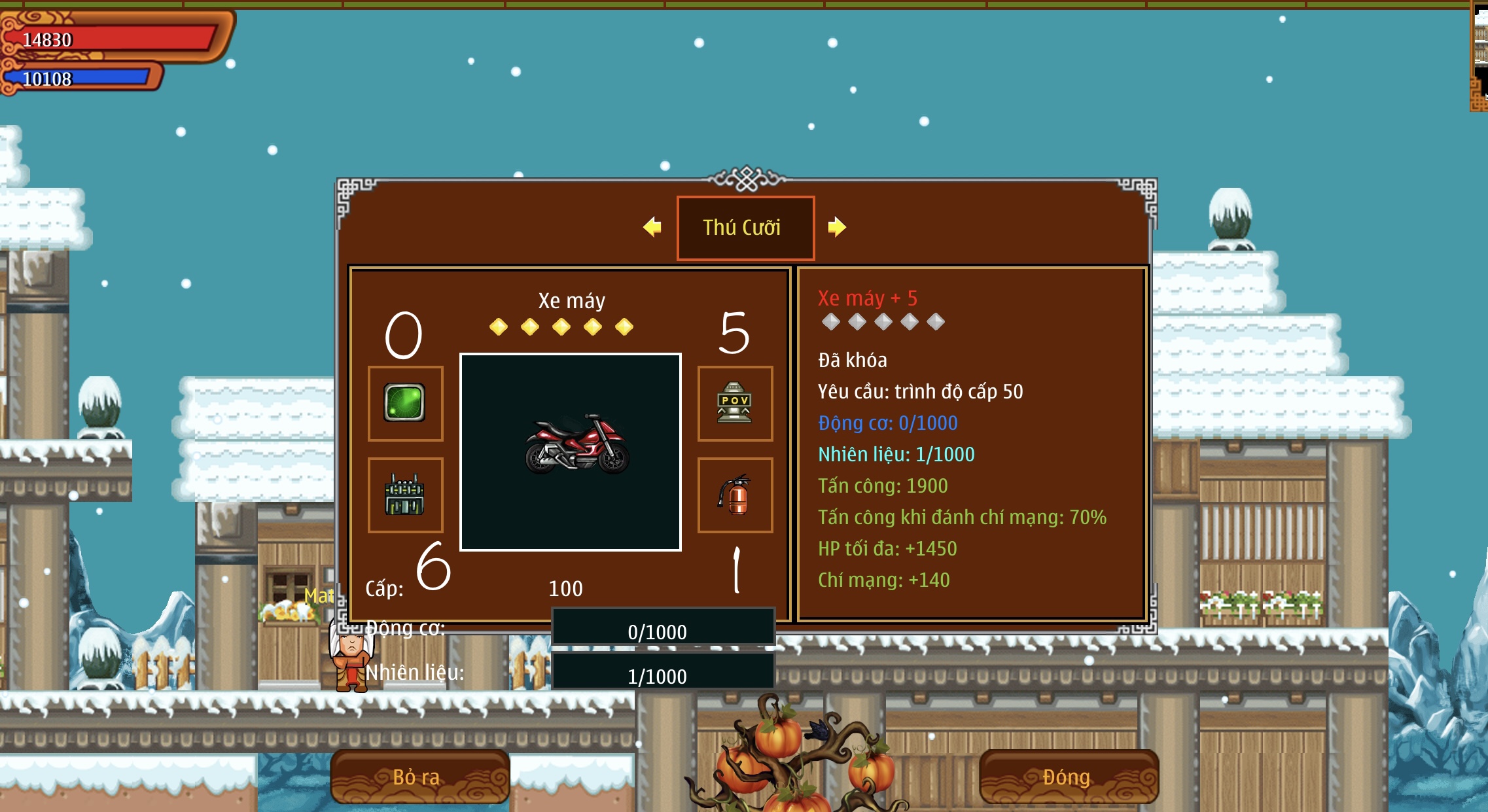Select the Thú Cưỡi tab
The height and width of the screenshot is (812, 1488).
coord(745,228)
